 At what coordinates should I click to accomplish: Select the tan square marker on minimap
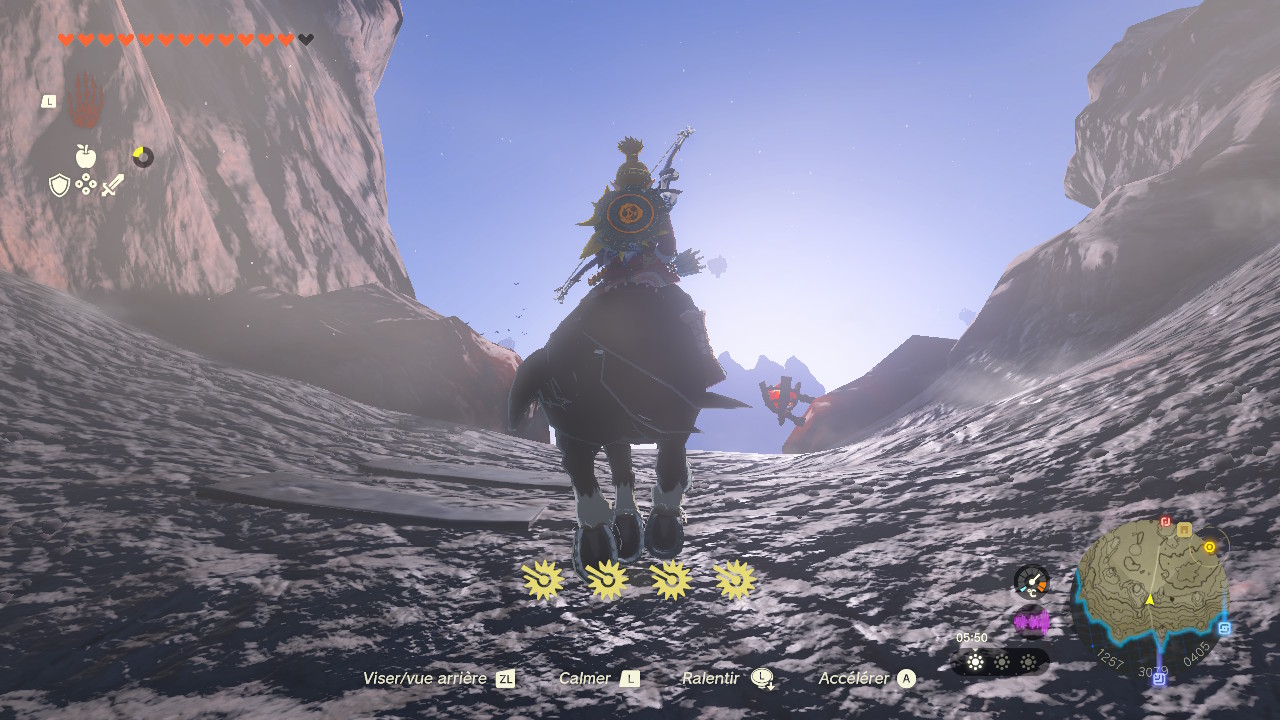(x=1184, y=530)
